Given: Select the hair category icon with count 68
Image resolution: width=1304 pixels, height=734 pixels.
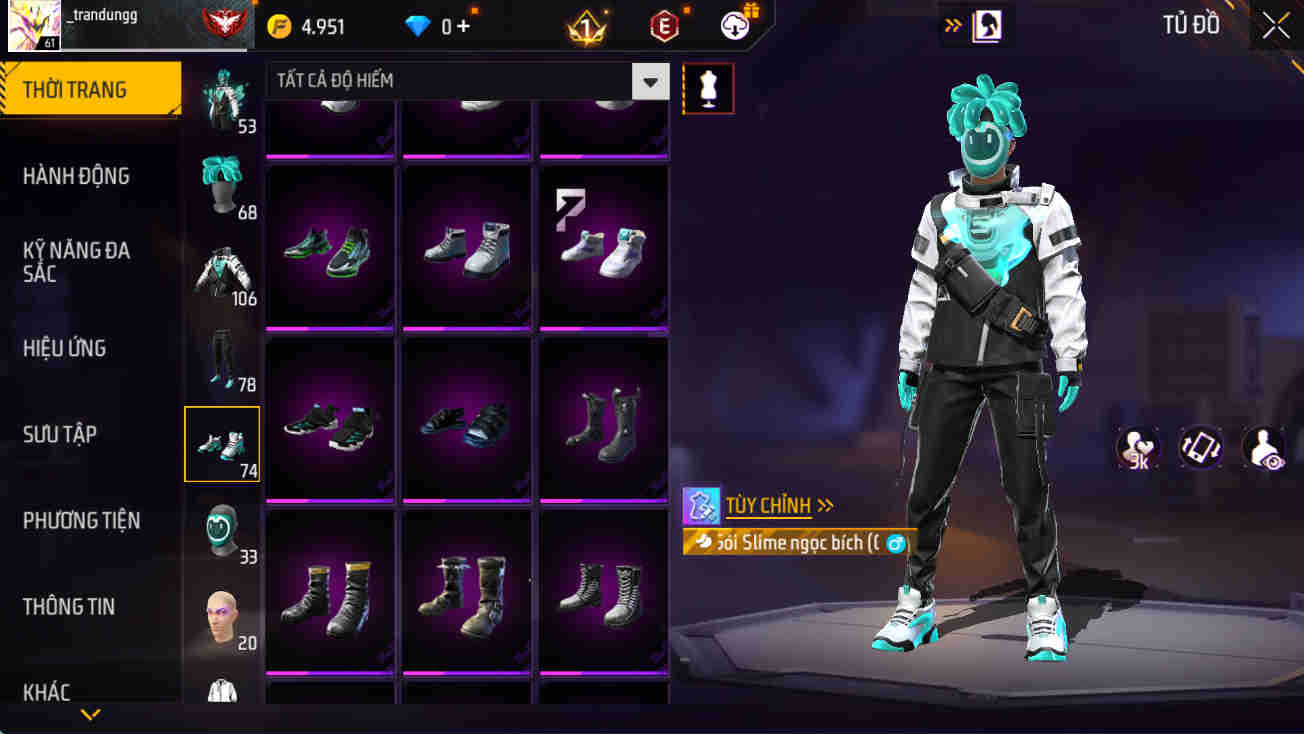Looking at the screenshot, I should [x=222, y=185].
